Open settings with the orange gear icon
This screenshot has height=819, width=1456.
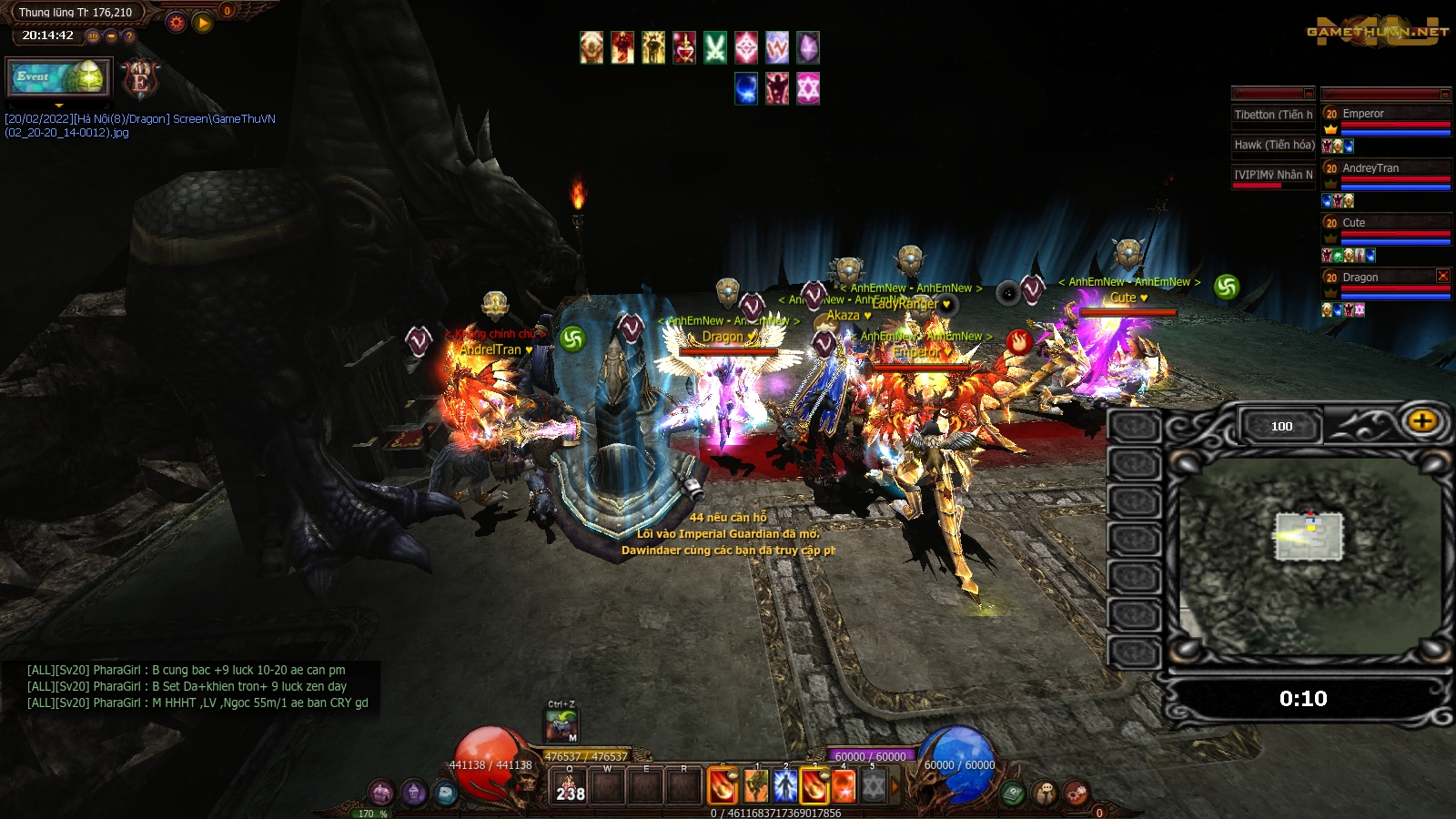click(x=177, y=23)
